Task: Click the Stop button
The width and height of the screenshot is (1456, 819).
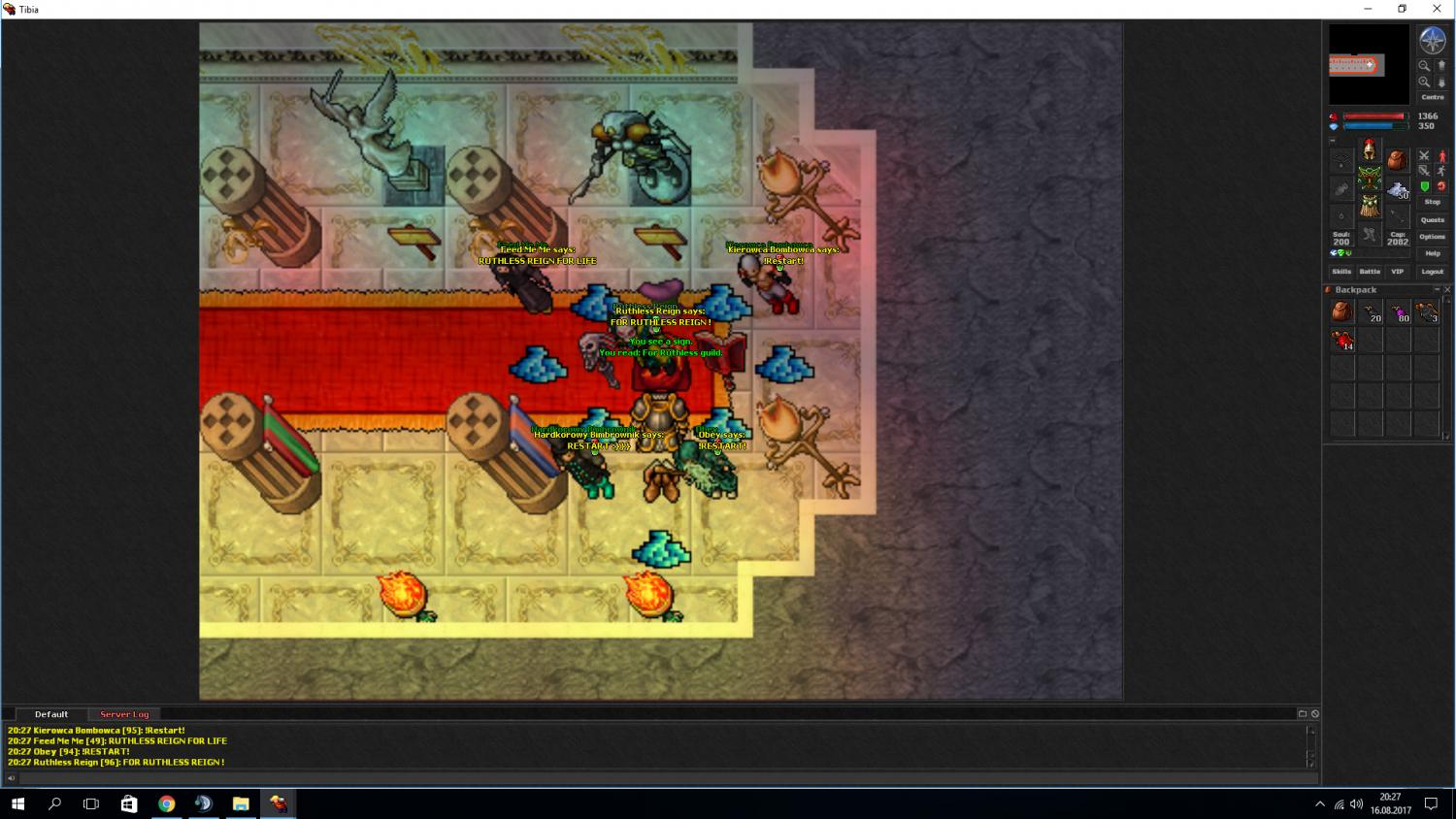Action: tap(1432, 202)
